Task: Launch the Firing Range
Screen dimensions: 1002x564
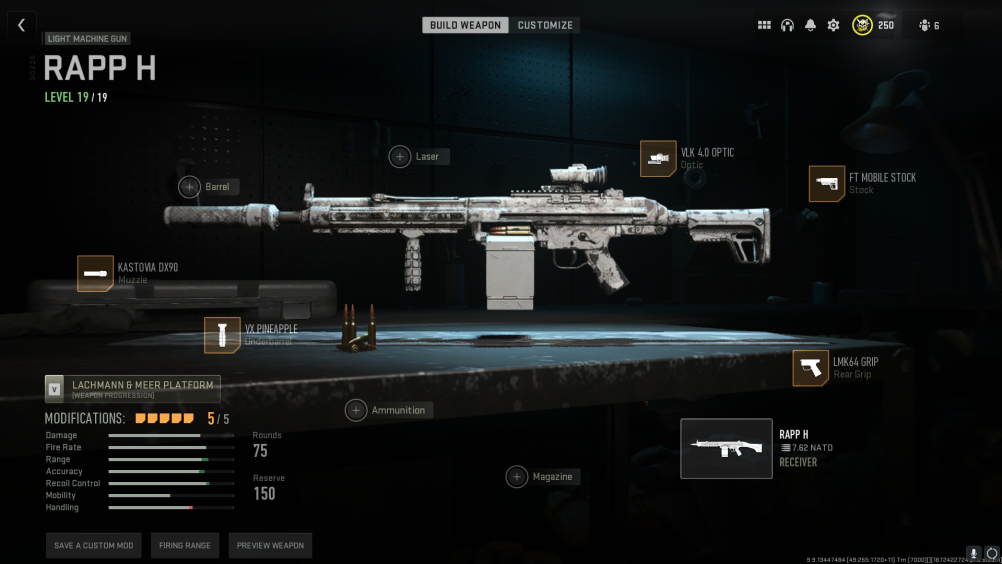Action: (185, 546)
